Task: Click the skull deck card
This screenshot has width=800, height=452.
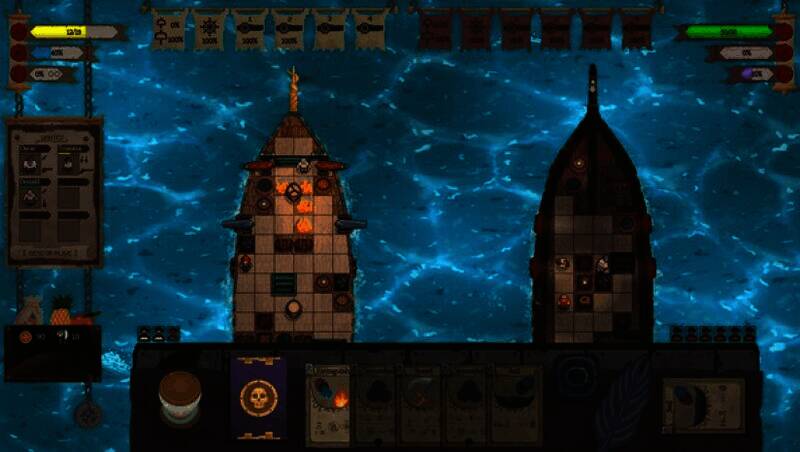Action: (259, 397)
